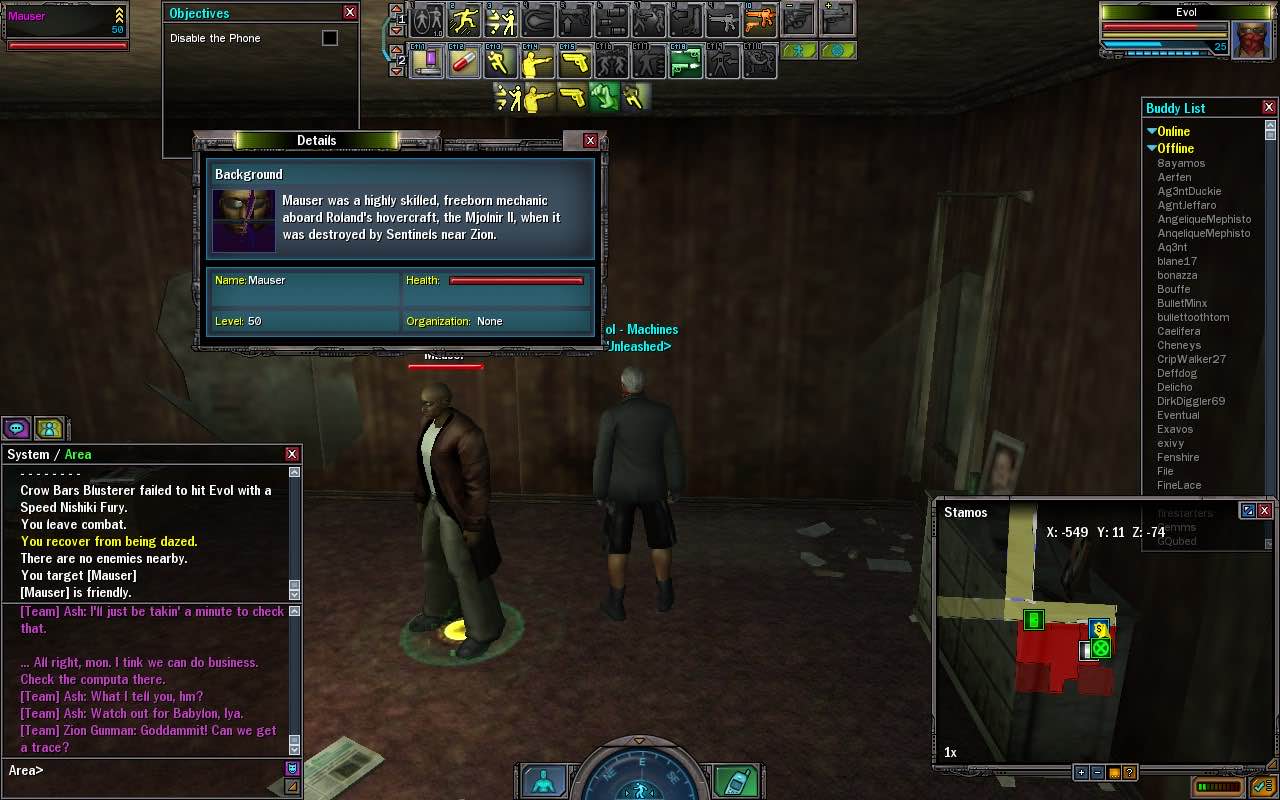The image size is (1280, 800).
Task: Select buddy BulletMinx from the Buddy List
Action: click(1182, 303)
